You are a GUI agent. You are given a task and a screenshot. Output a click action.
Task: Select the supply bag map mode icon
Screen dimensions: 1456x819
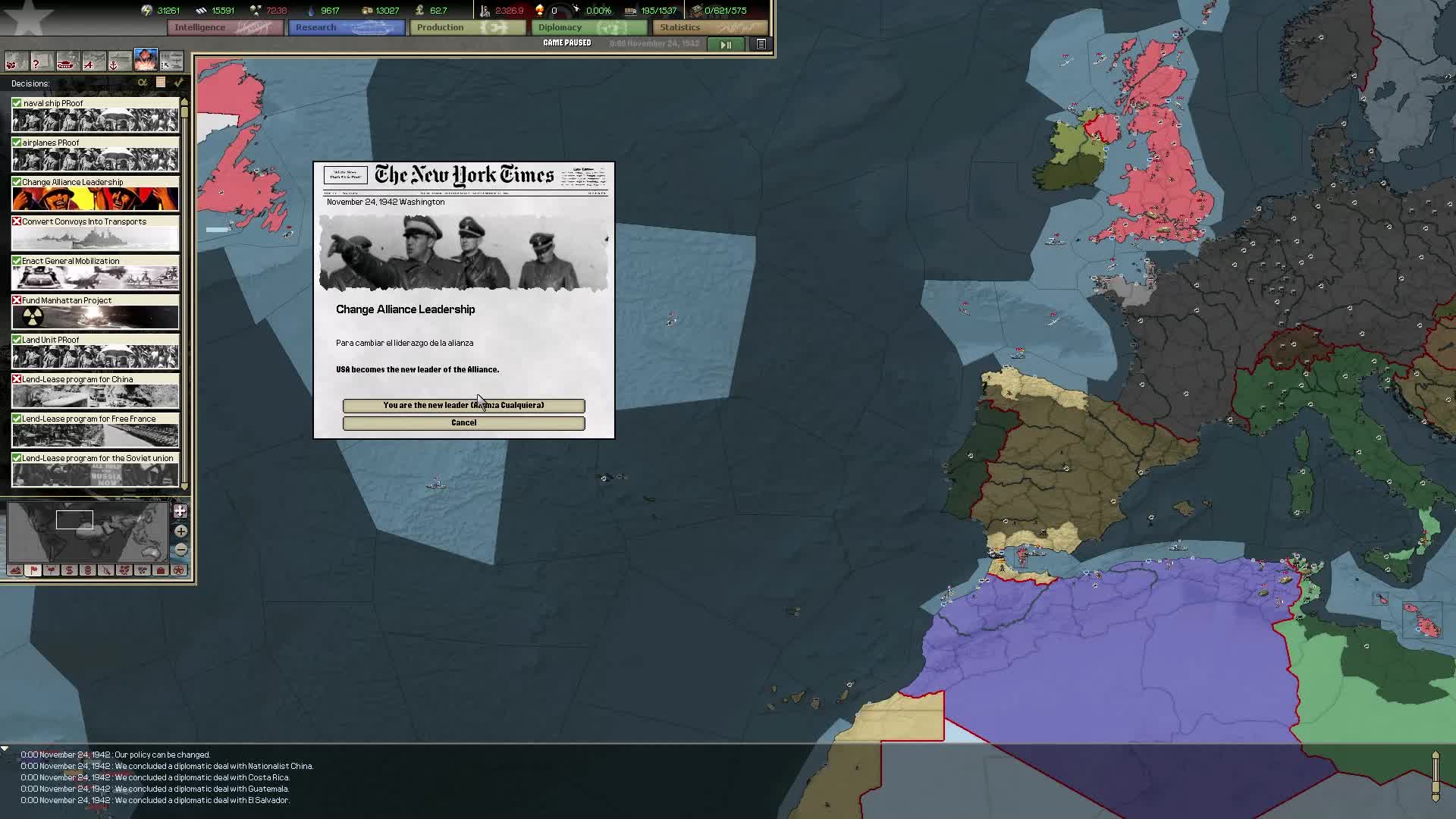pyautogui.click(x=160, y=570)
